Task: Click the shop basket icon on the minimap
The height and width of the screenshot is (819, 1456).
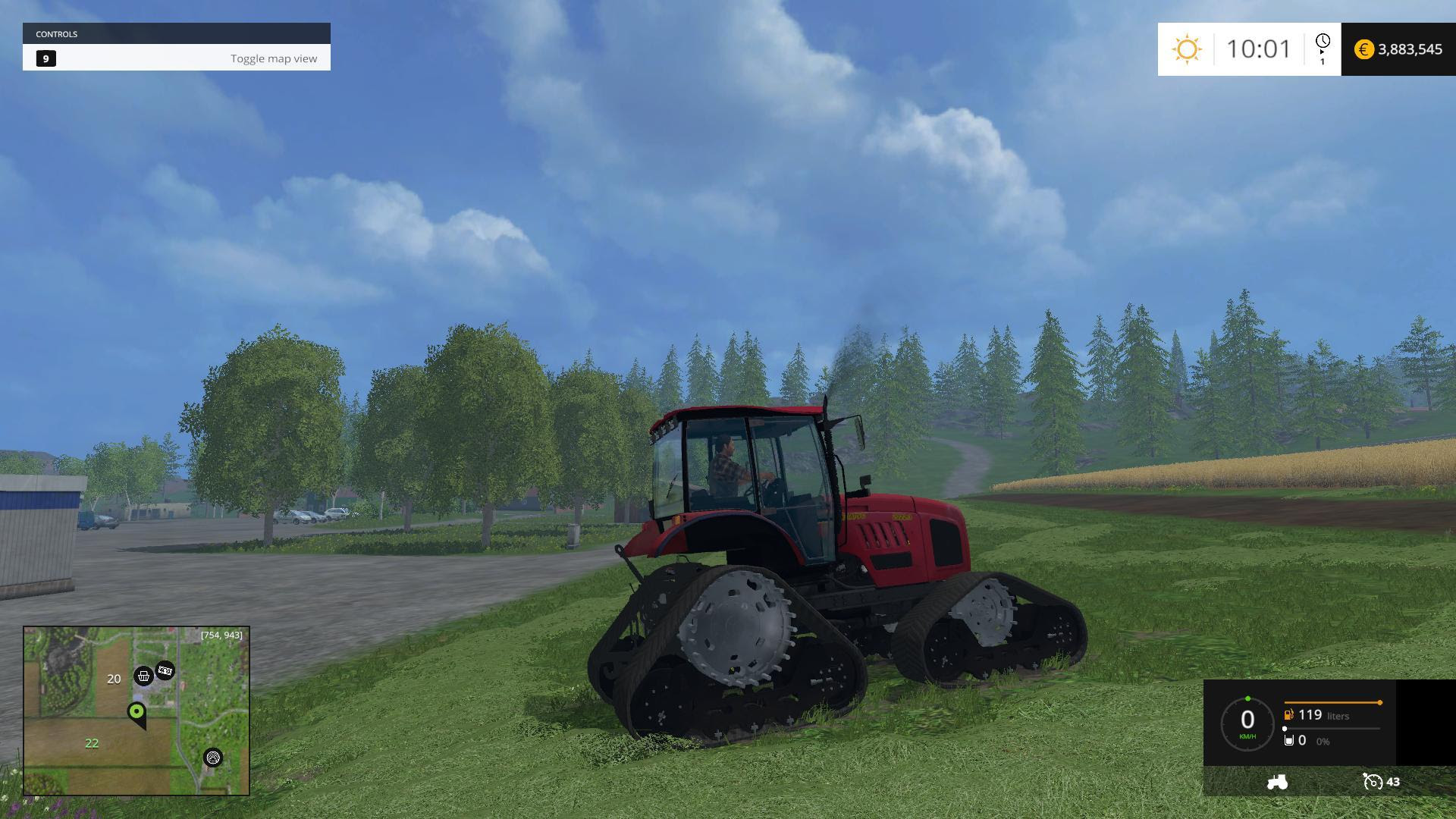Action: [144, 676]
